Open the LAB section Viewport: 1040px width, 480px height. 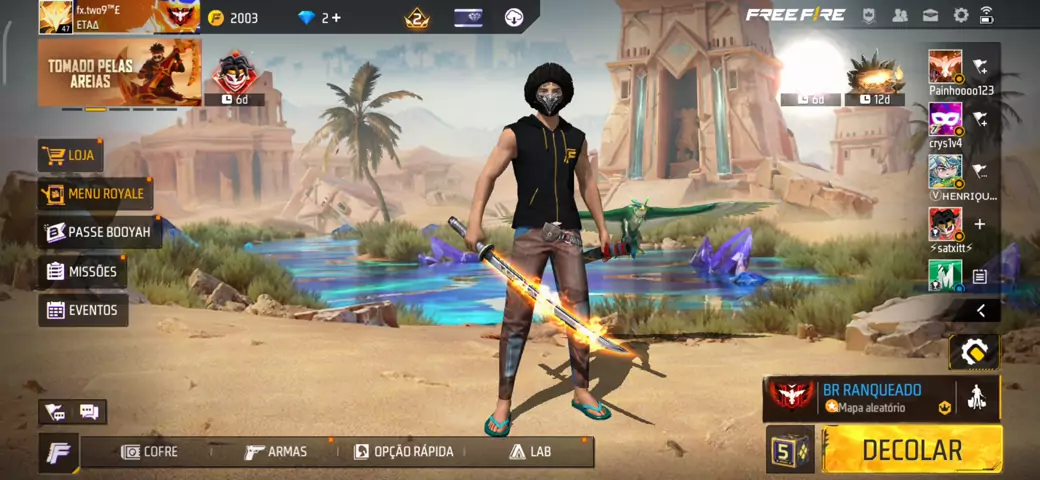(530, 452)
